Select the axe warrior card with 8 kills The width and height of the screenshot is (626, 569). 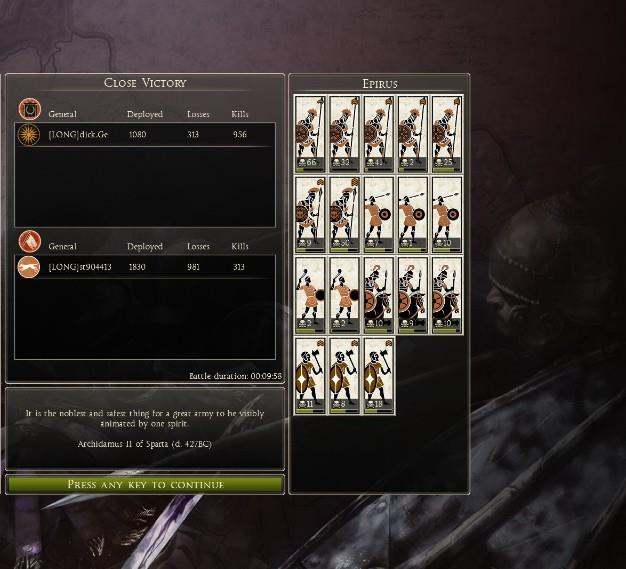click(345, 375)
